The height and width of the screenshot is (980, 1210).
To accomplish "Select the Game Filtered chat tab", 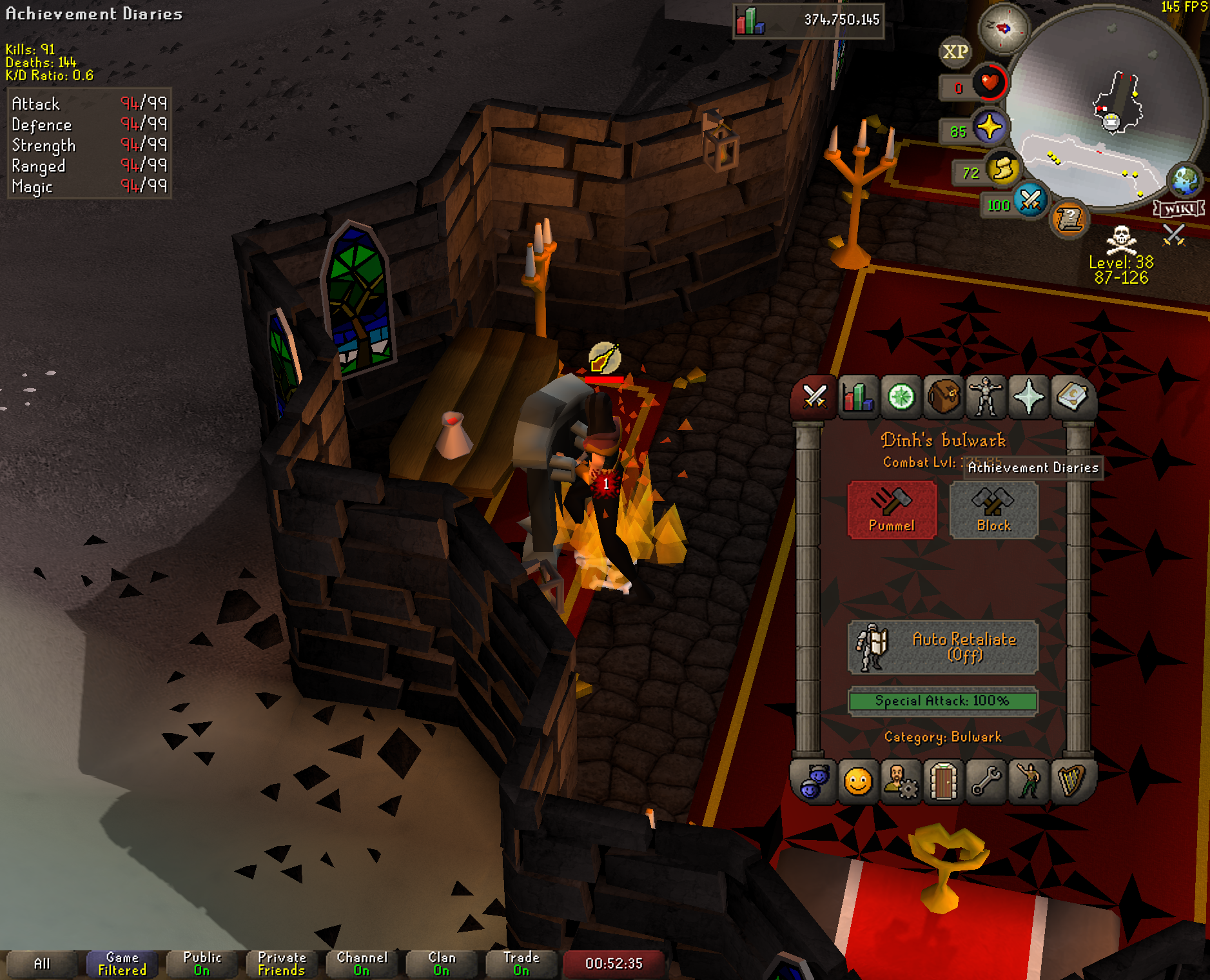I will tap(122, 964).
